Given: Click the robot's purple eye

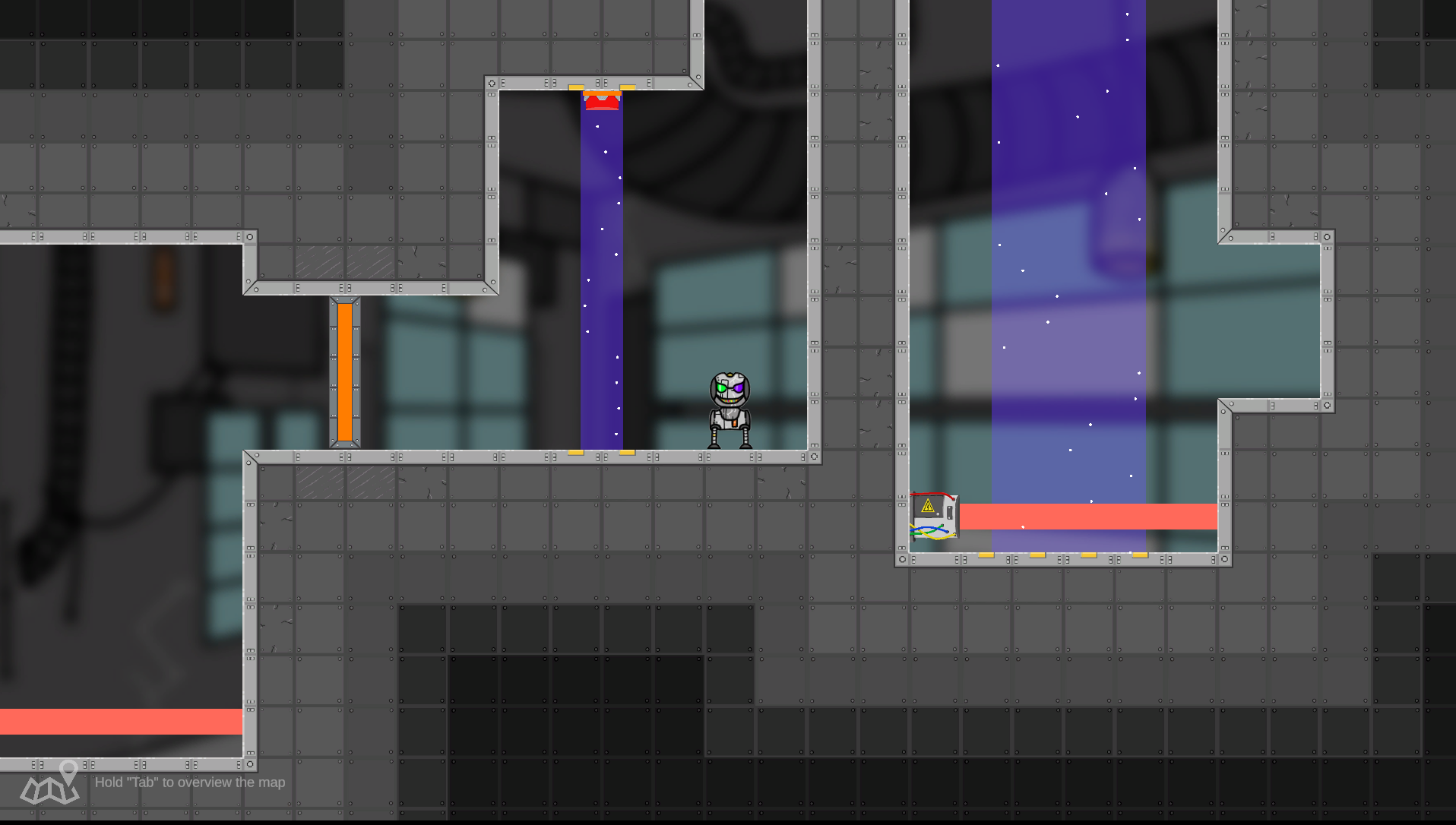Looking at the screenshot, I should coord(737,387).
